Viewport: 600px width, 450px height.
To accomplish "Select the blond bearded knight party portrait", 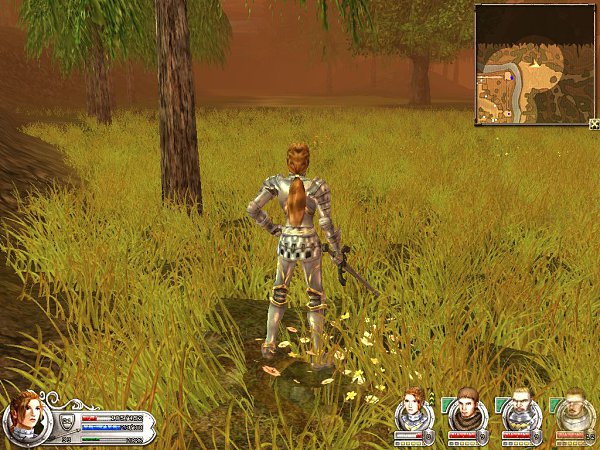I will point(521,409).
